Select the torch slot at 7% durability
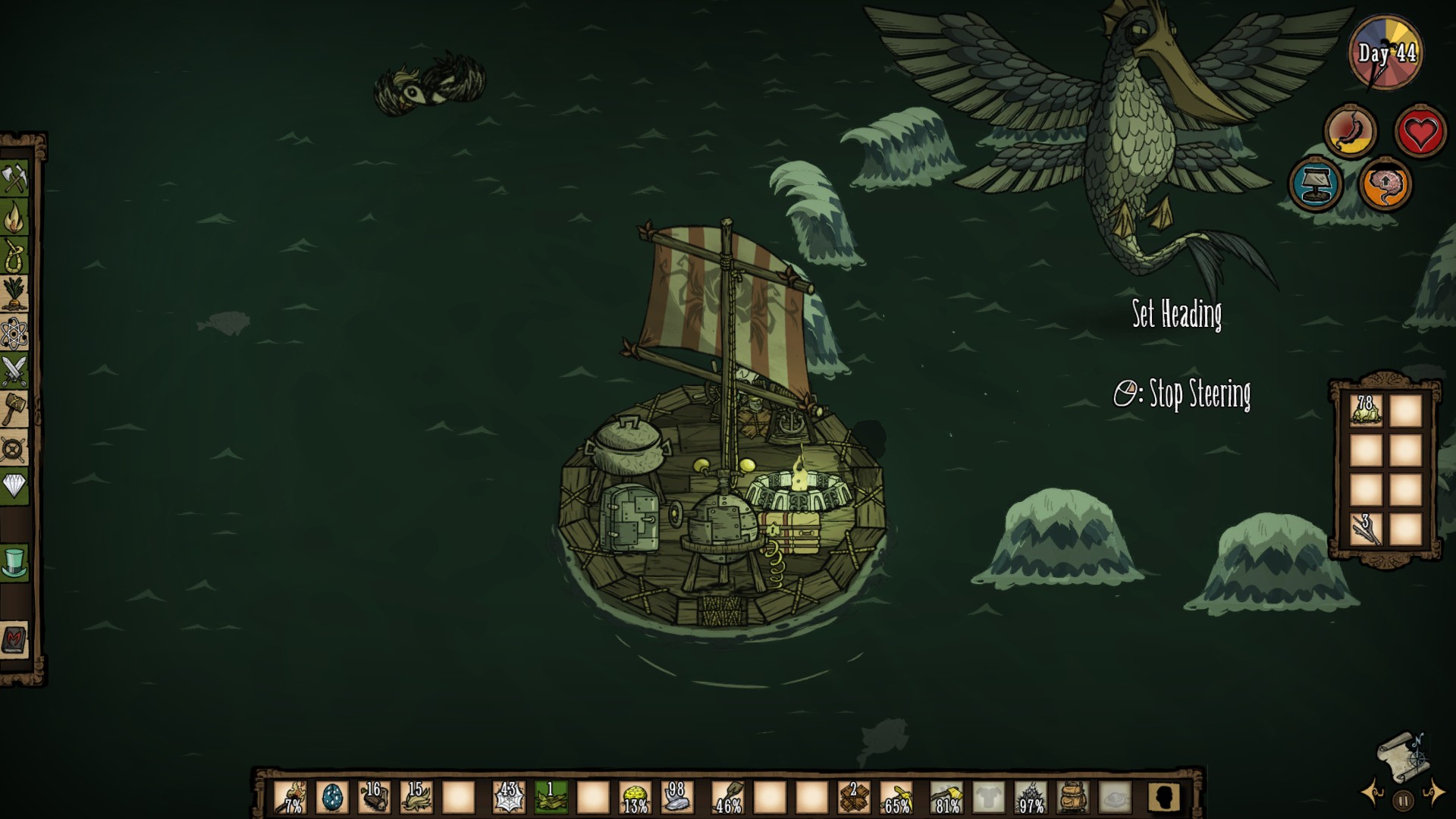The image size is (1456, 819). [290, 798]
